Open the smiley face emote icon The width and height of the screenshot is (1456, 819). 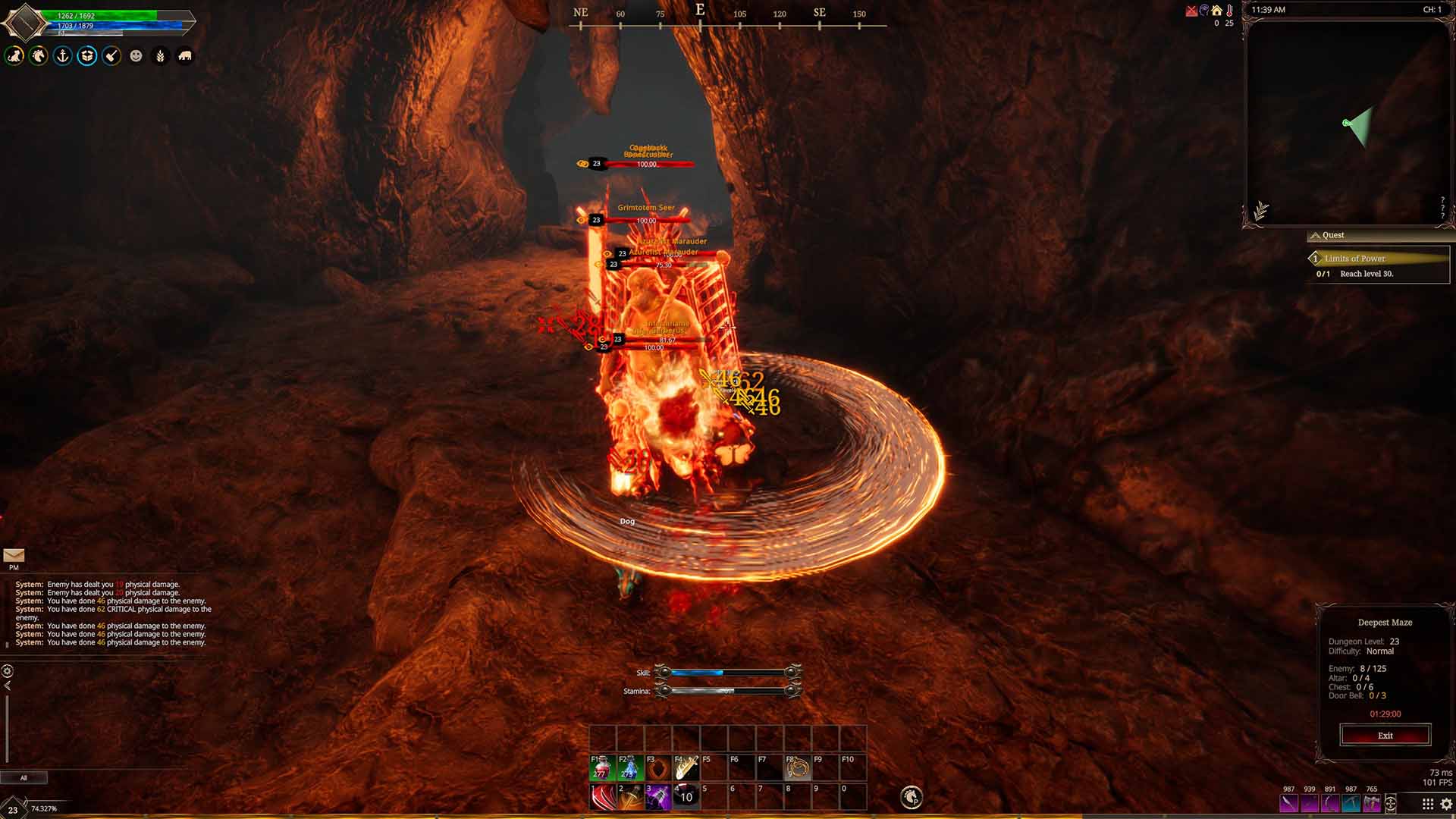click(x=136, y=56)
